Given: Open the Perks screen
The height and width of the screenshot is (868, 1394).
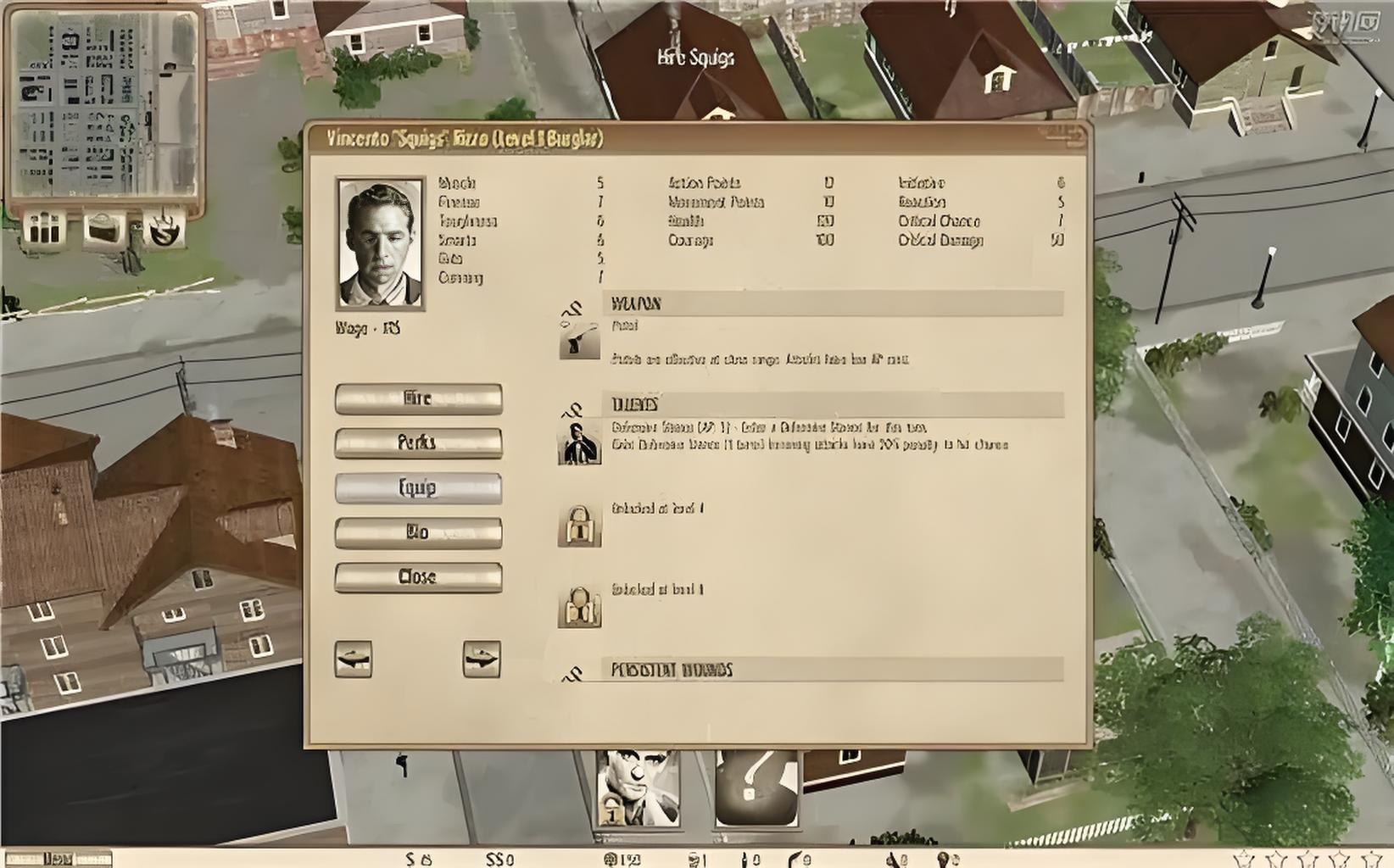Looking at the screenshot, I should coord(418,442).
